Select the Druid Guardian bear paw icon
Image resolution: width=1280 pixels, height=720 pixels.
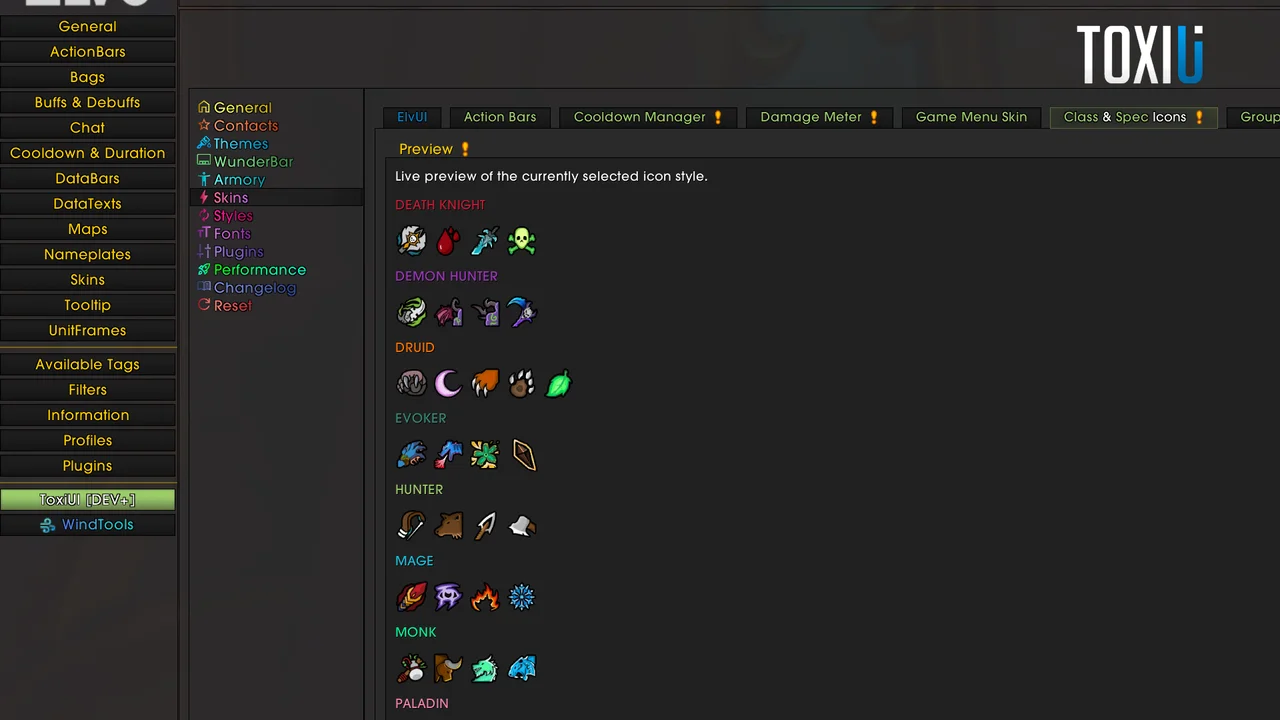tap(521, 383)
